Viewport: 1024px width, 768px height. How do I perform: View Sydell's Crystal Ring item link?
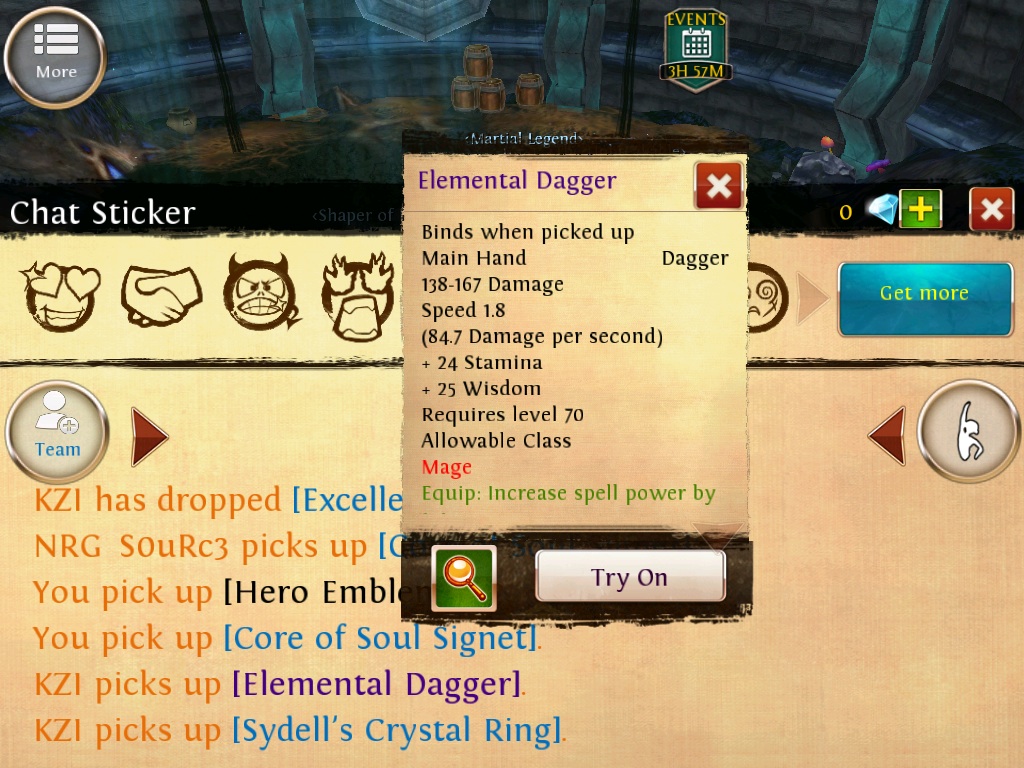(x=397, y=731)
